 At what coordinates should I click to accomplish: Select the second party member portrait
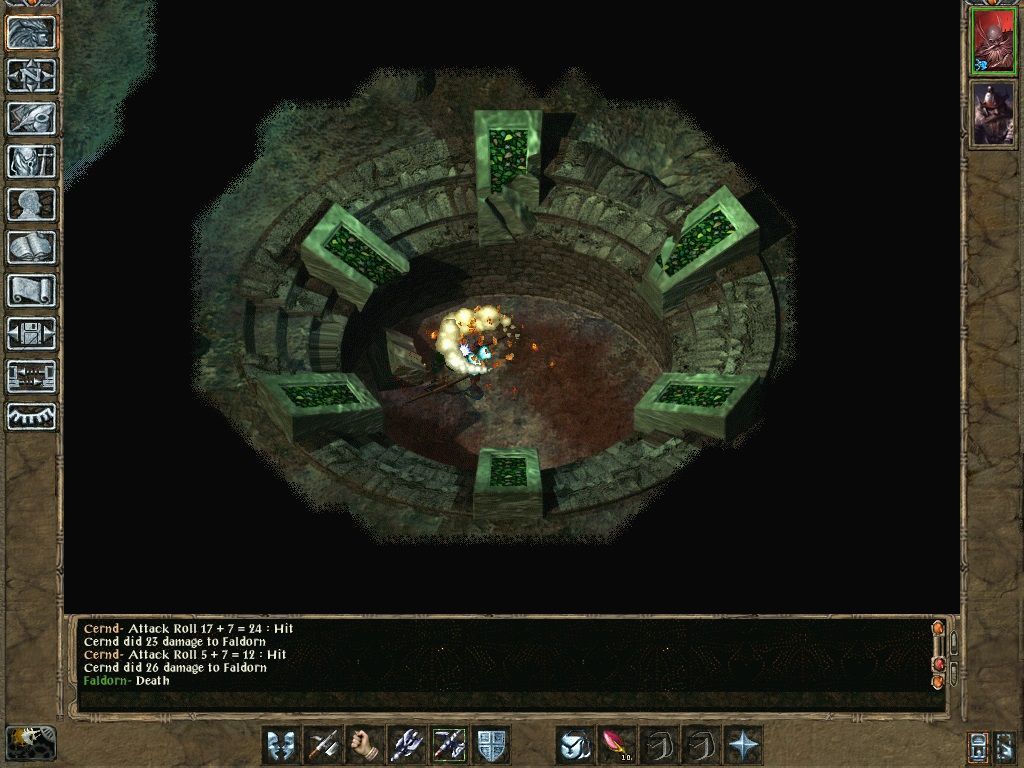click(992, 113)
